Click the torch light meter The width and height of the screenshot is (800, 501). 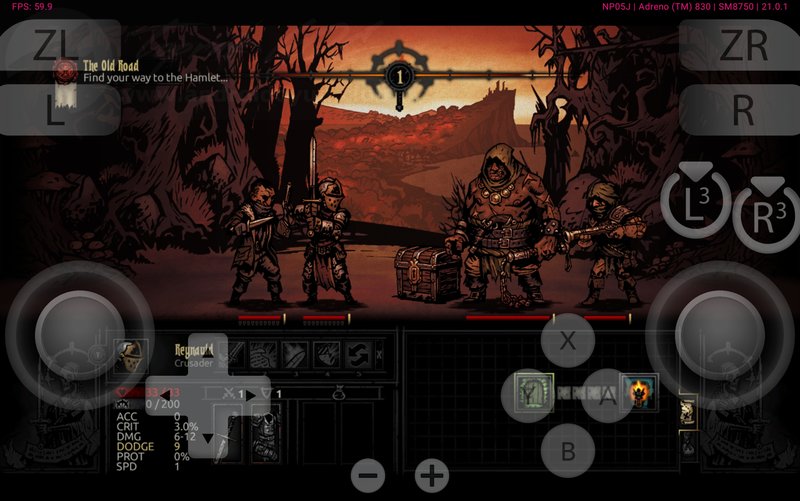pyautogui.click(x=400, y=74)
